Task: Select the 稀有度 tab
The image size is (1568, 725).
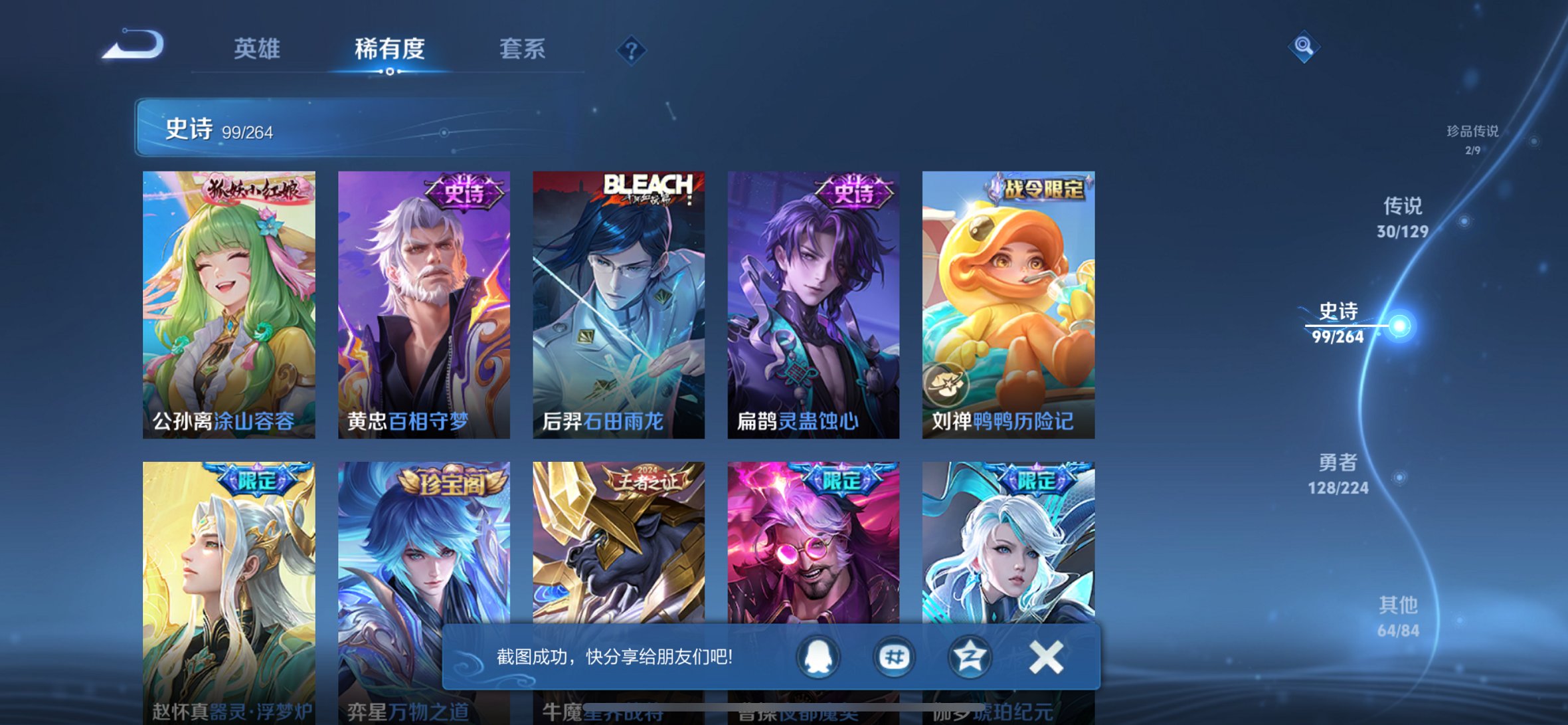Action: [389, 50]
